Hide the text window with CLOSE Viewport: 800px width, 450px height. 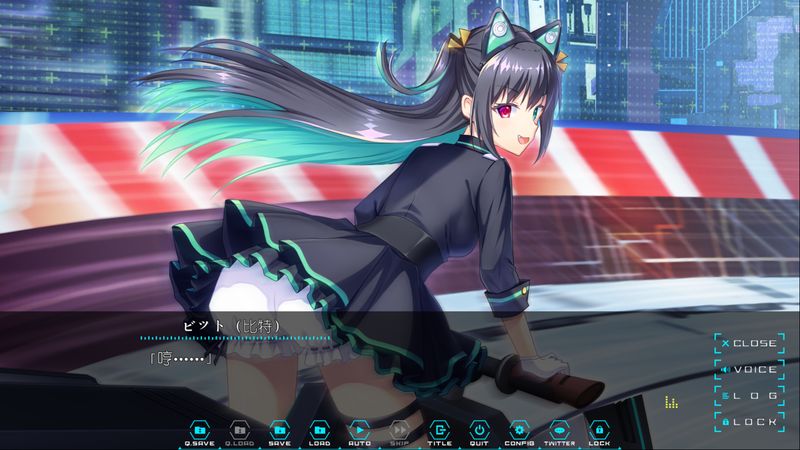(x=748, y=344)
